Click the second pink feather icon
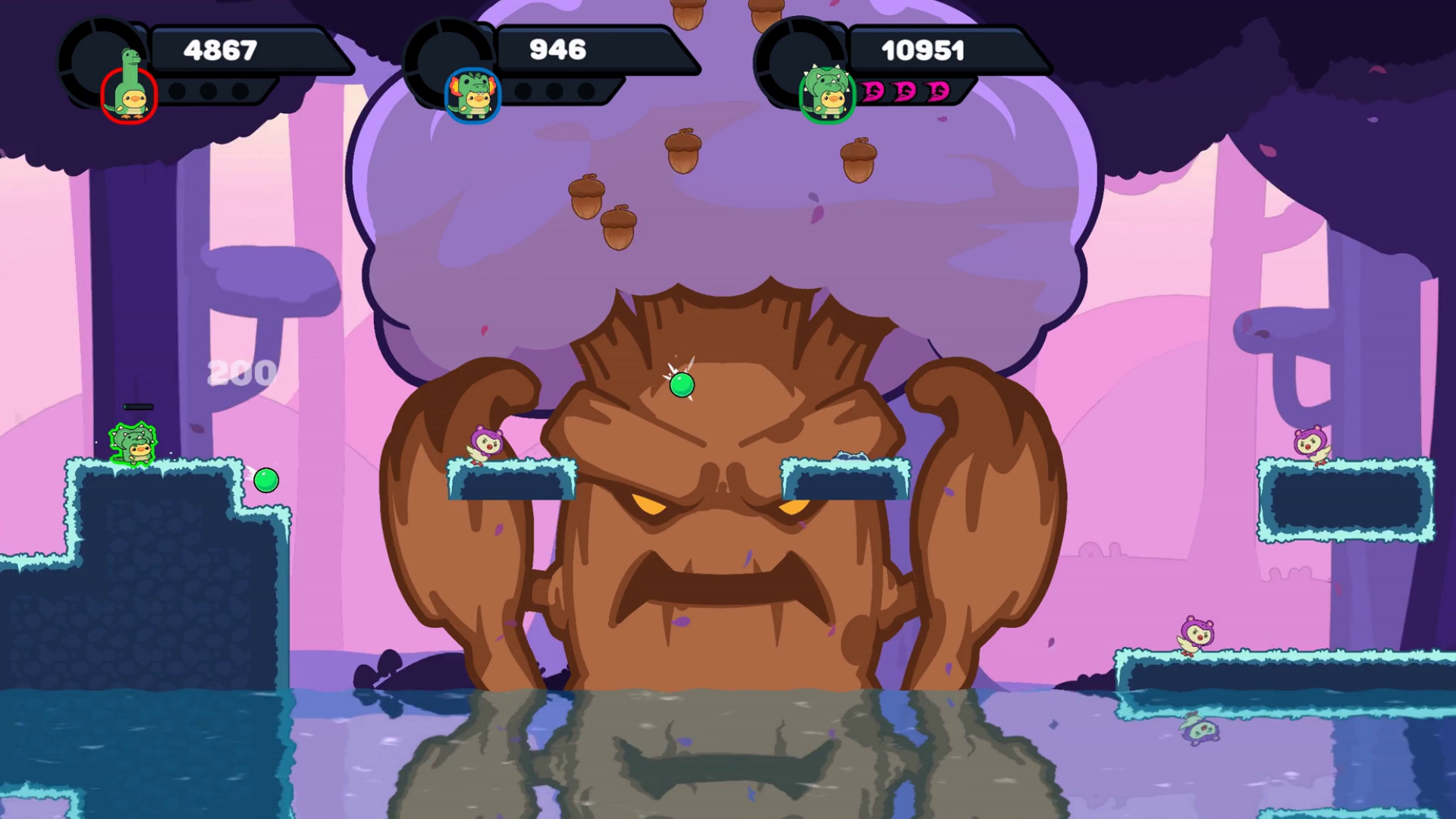The image size is (1456, 819). pos(902,91)
